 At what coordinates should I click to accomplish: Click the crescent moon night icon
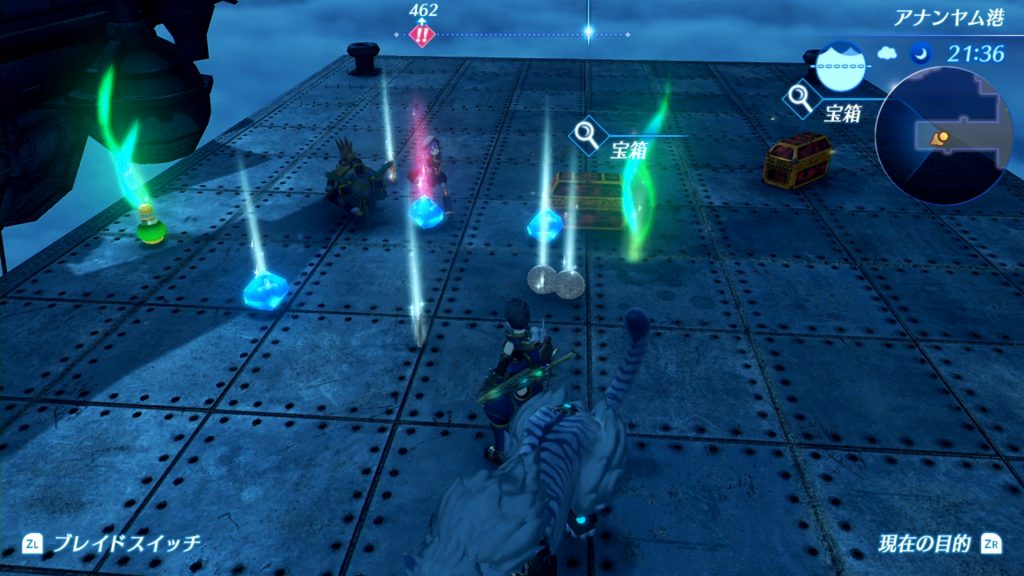coord(919,53)
